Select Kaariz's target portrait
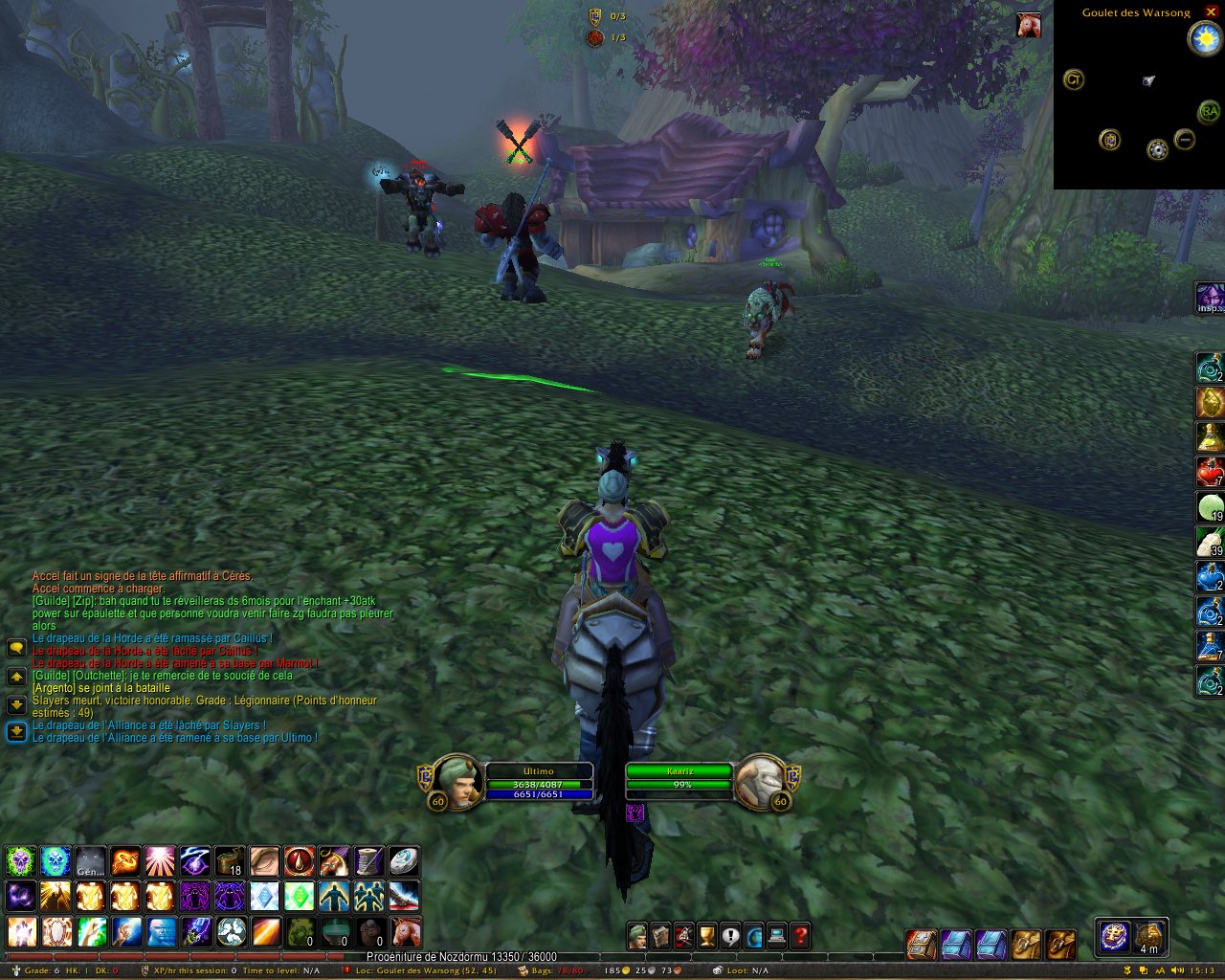This screenshot has width=1225, height=980. (x=760, y=781)
